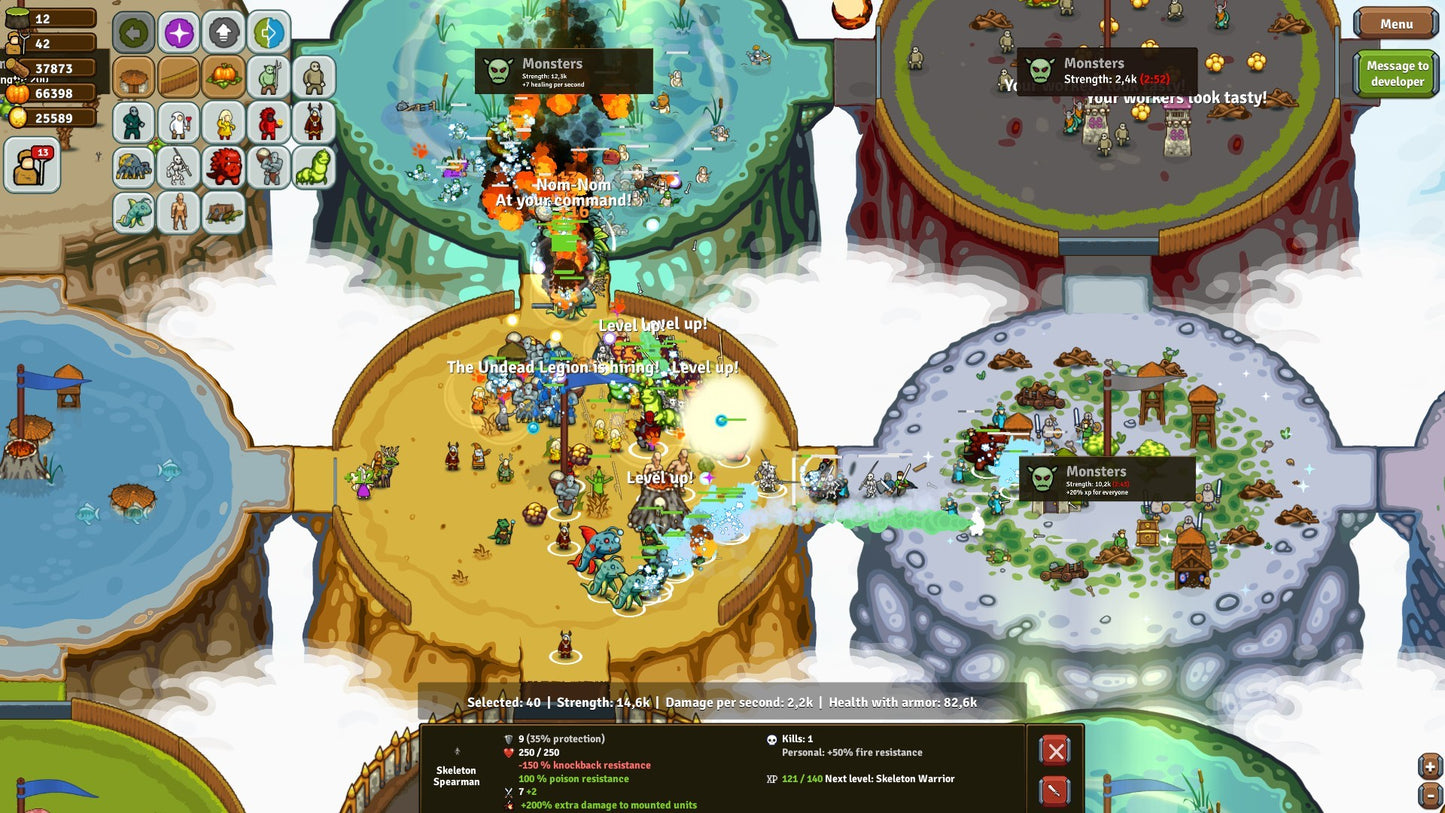Click the green back arrow icon

[x=134, y=31]
